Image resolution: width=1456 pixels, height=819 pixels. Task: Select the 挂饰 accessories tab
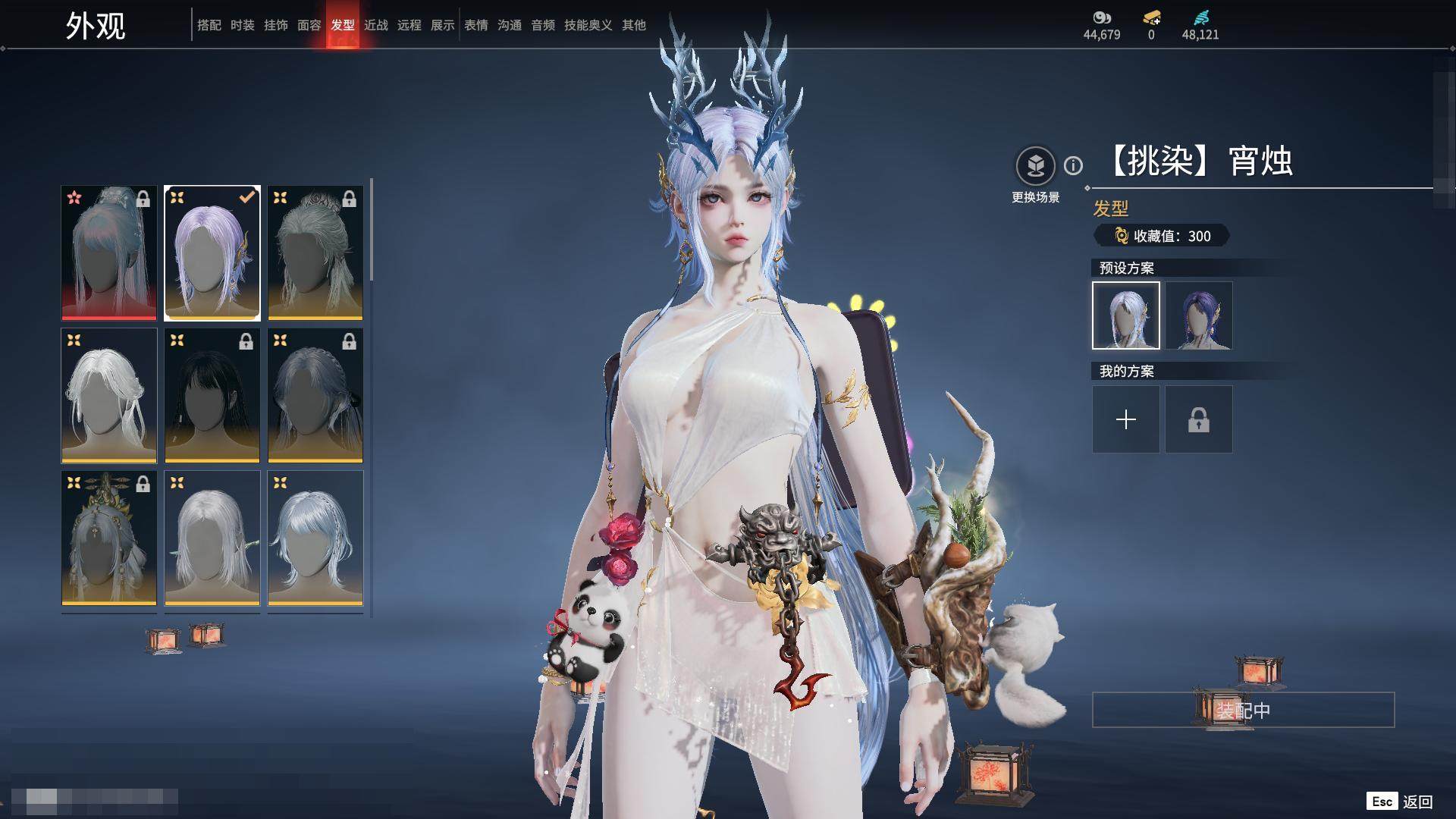pyautogui.click(x=275, y=25)
